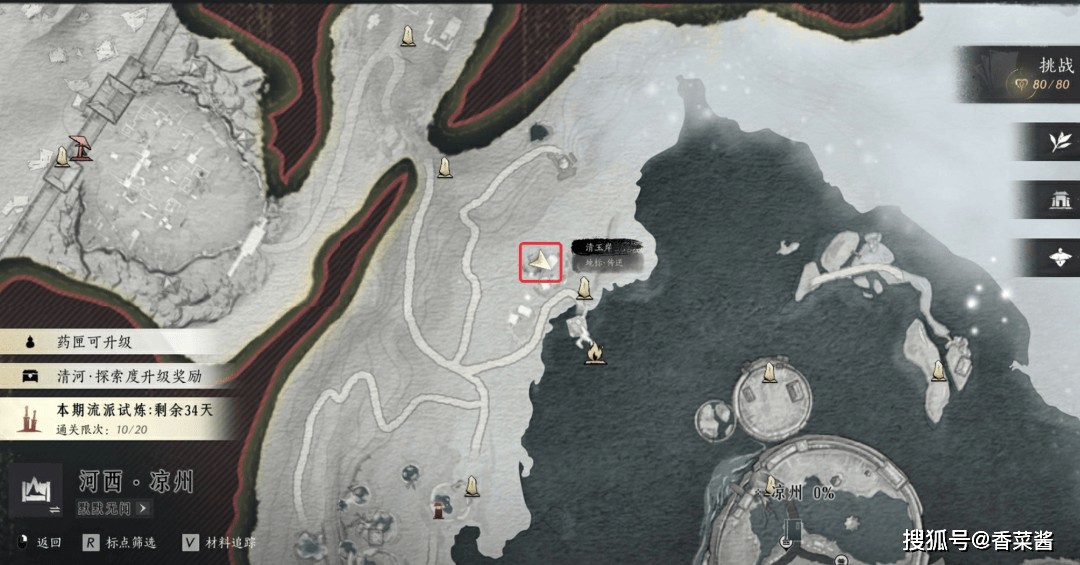This screenshot has width=1080, height=565.
Task: Select the 凉州 0% region label
Action: click(x=801, y=493)
